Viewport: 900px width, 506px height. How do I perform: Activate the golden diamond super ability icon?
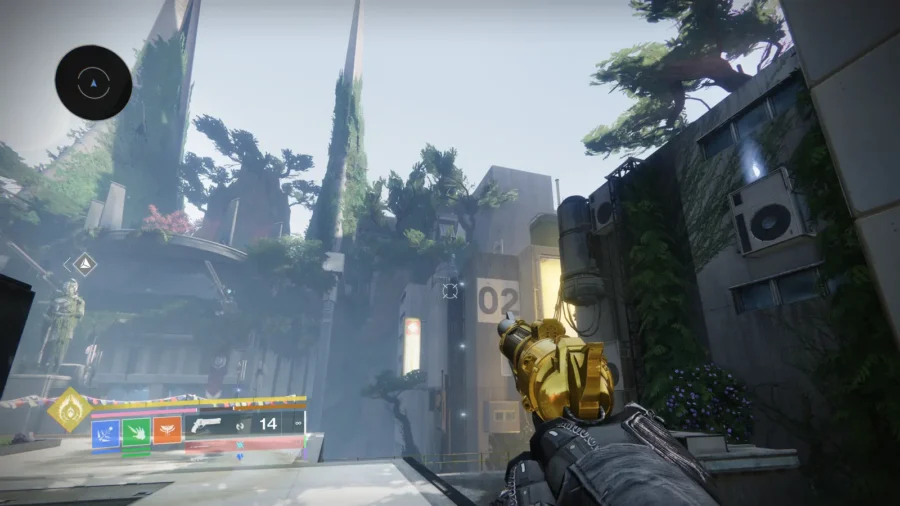(69, 409)
